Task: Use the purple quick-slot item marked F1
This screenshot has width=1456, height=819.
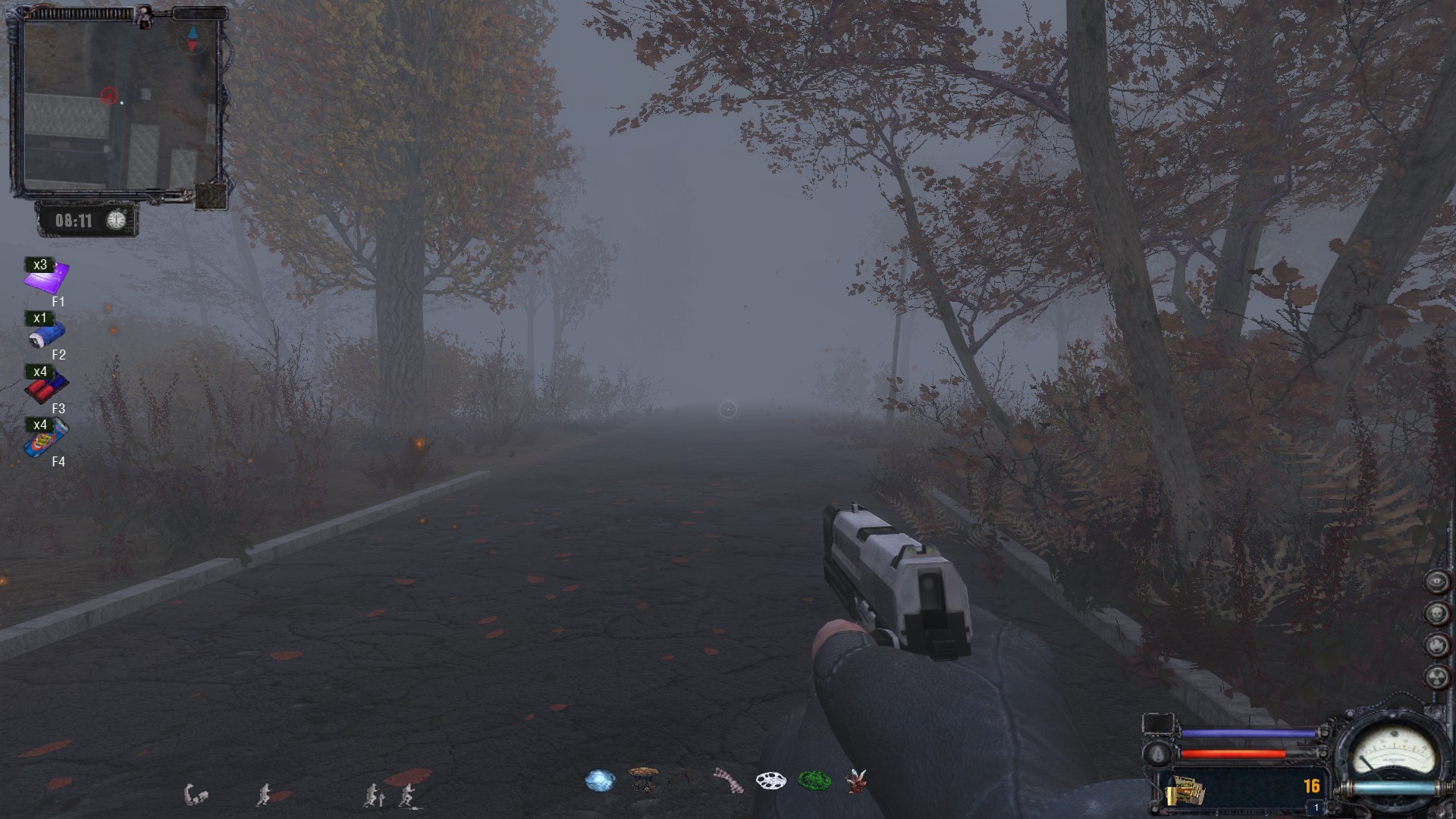Action: pos(45,278)
